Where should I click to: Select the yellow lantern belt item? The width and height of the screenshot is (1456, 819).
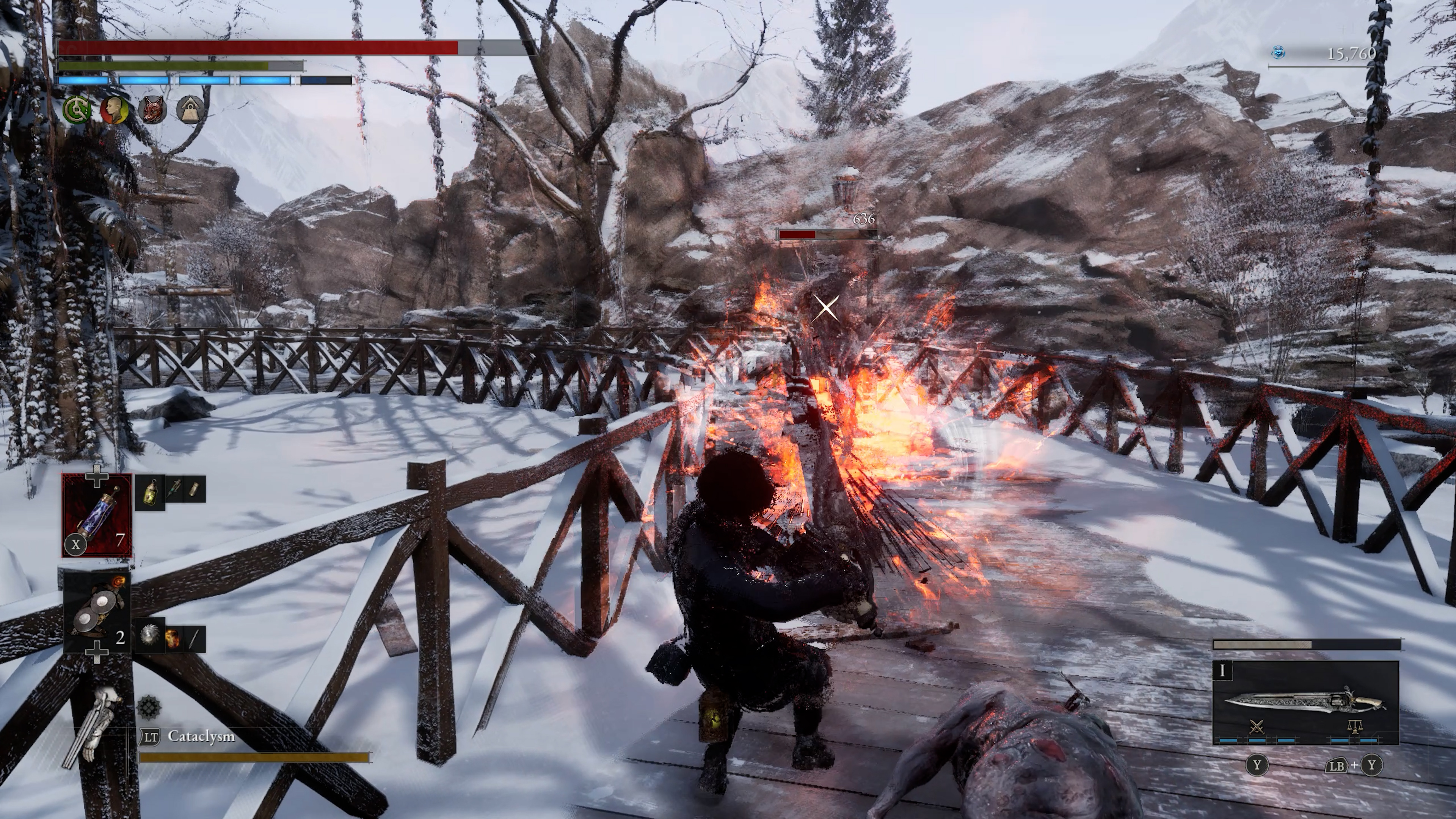coord(150,490)
